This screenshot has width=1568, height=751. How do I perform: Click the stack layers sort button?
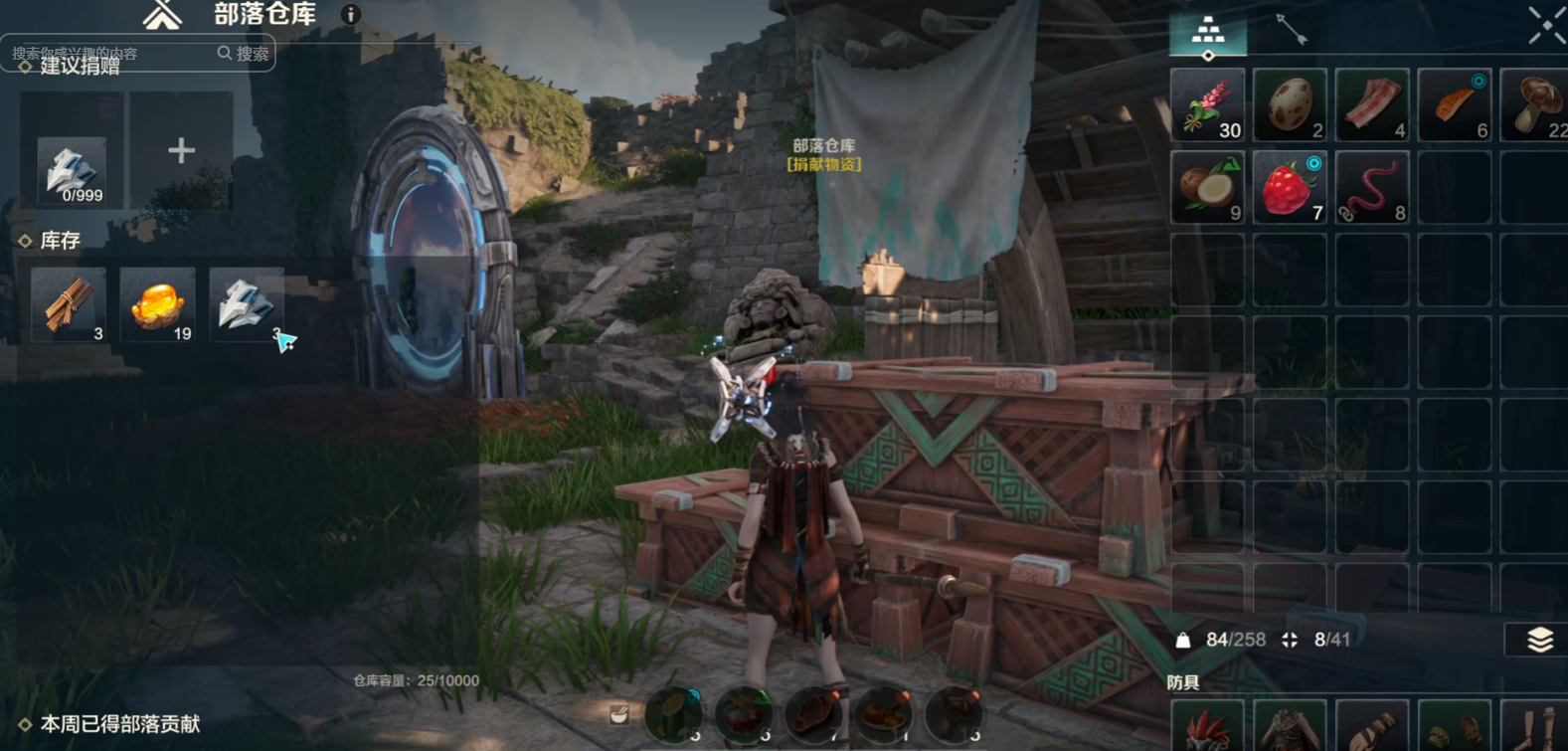point(1539,640)
